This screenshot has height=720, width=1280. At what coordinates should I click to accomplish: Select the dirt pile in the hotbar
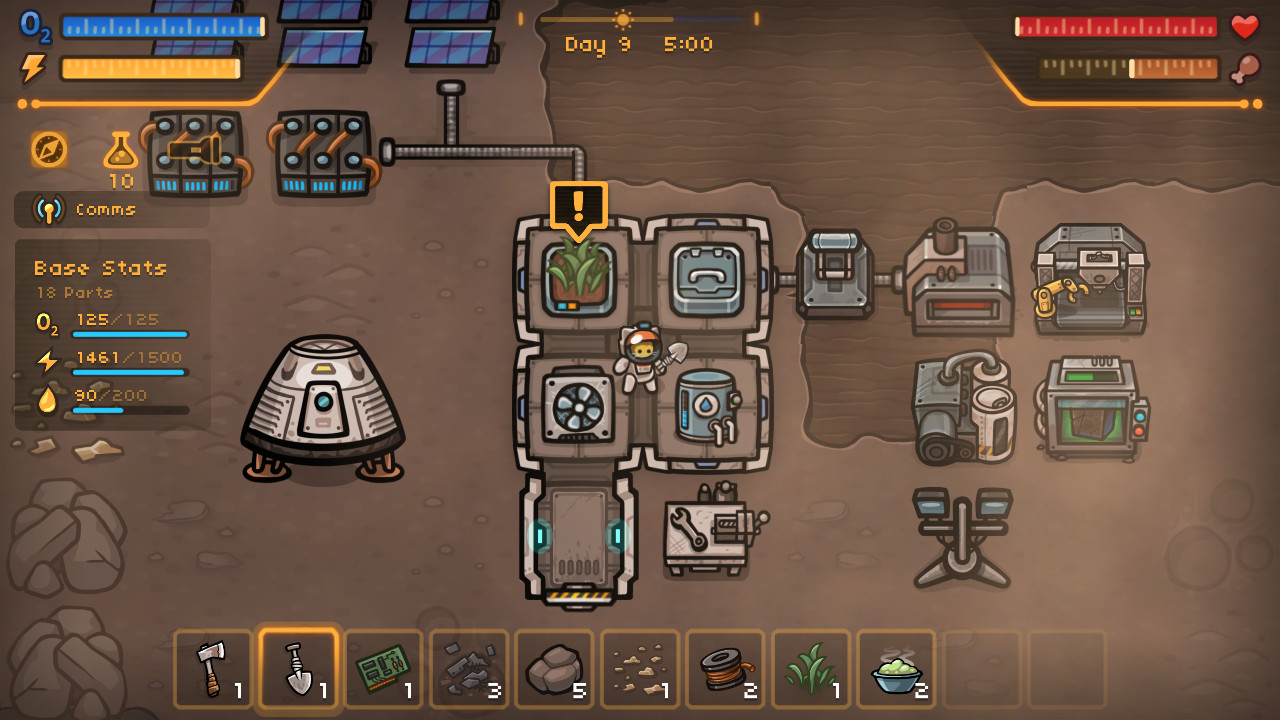pos(638,668)
